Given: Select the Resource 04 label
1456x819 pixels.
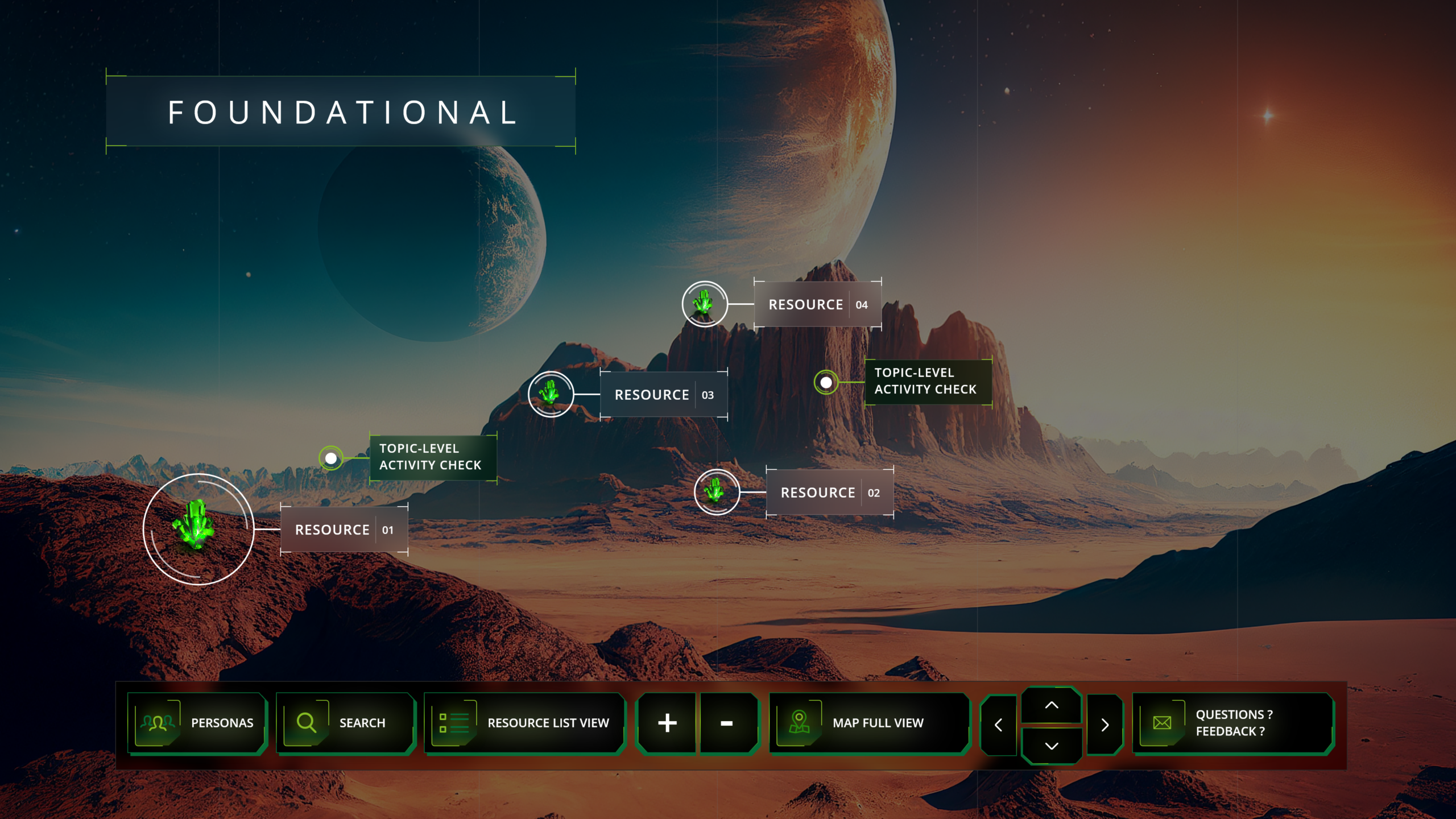Looking at the screenshot, I should point(817,305).
